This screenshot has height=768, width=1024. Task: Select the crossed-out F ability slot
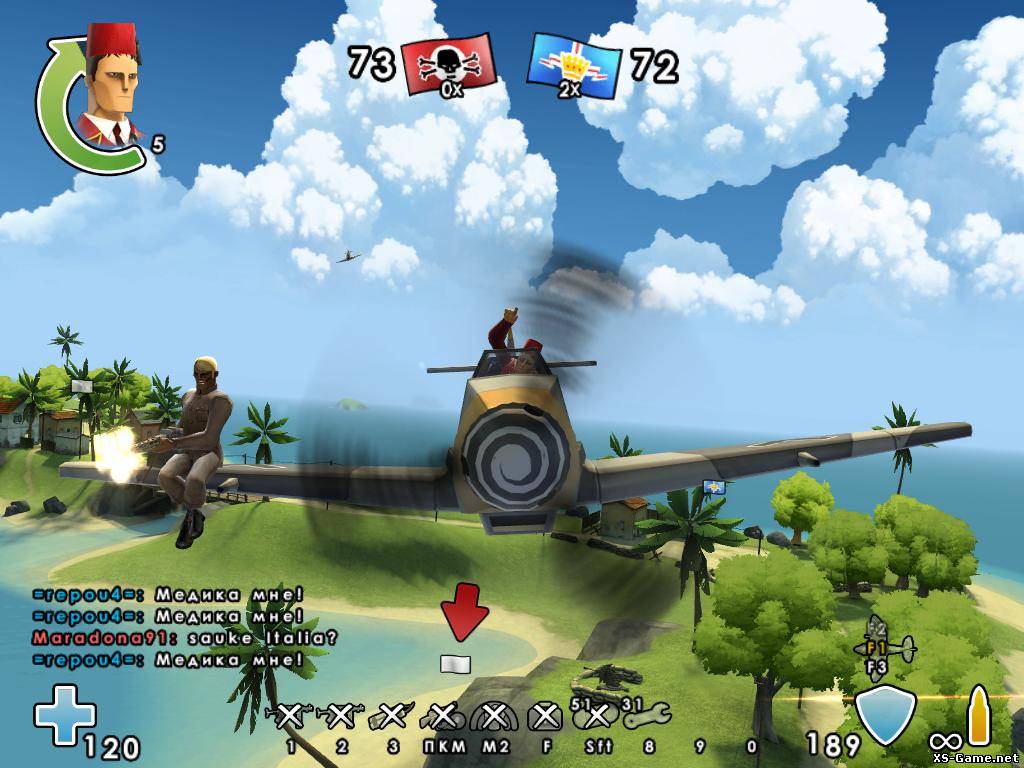pyautogui.click(x=544, y=716)
